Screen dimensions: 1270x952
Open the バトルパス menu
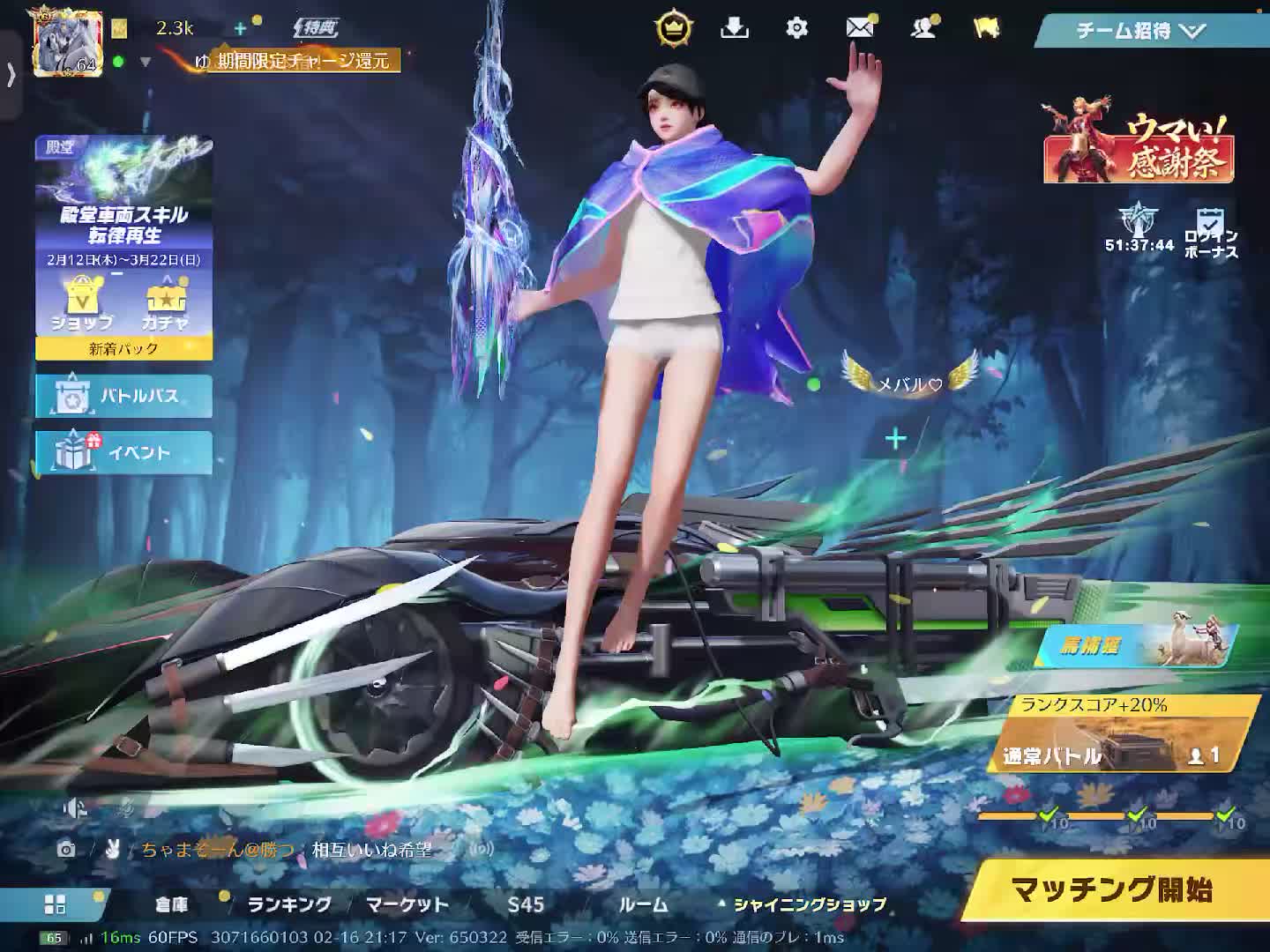(124, 397)
